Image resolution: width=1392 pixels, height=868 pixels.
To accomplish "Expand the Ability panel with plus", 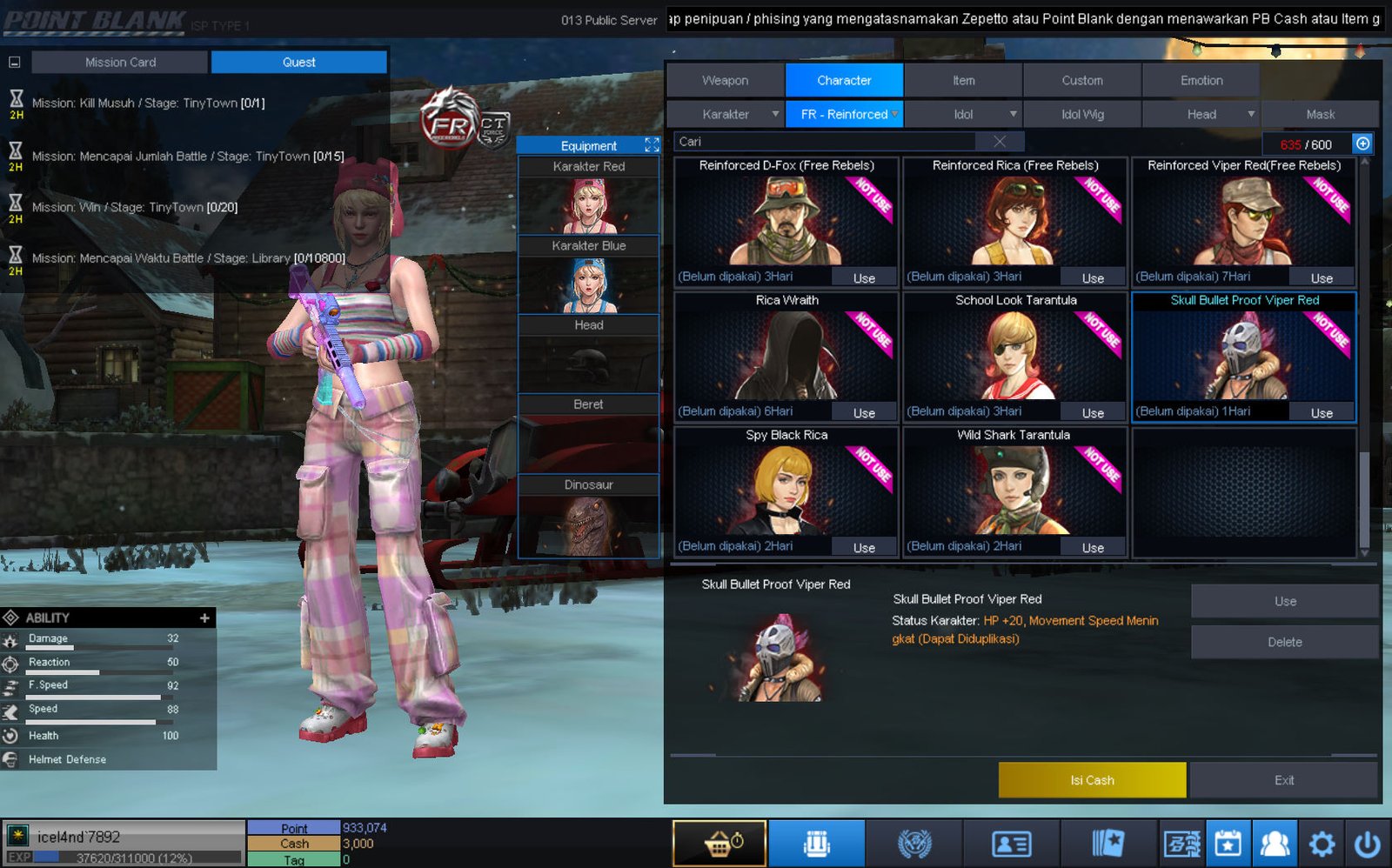I will pyautogui.click(x=204, y=618).
